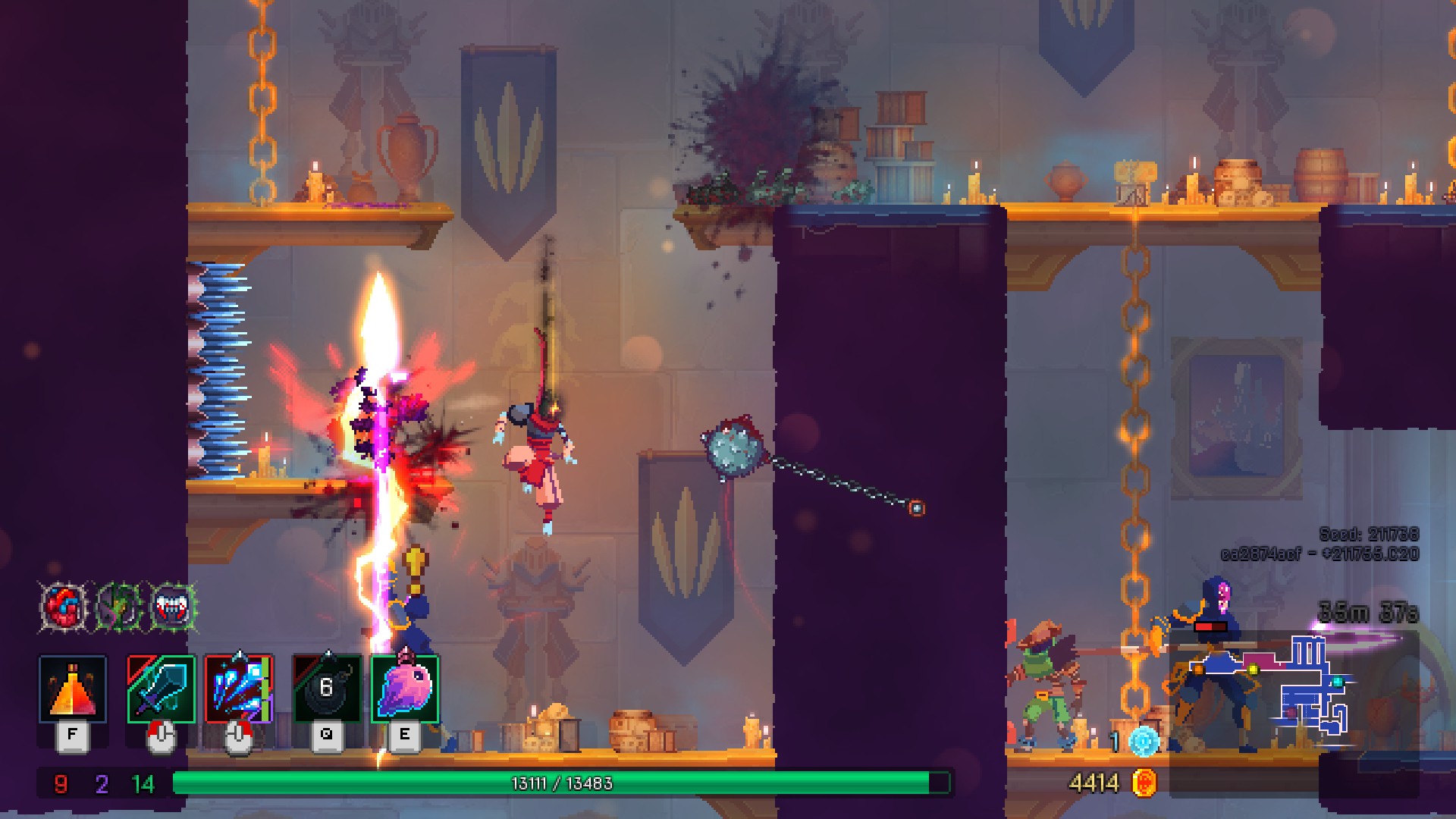Screen dimensions: 1456x819
Task: Activate the black bomb skill on cooldown
Action: (x=327, y=689)
